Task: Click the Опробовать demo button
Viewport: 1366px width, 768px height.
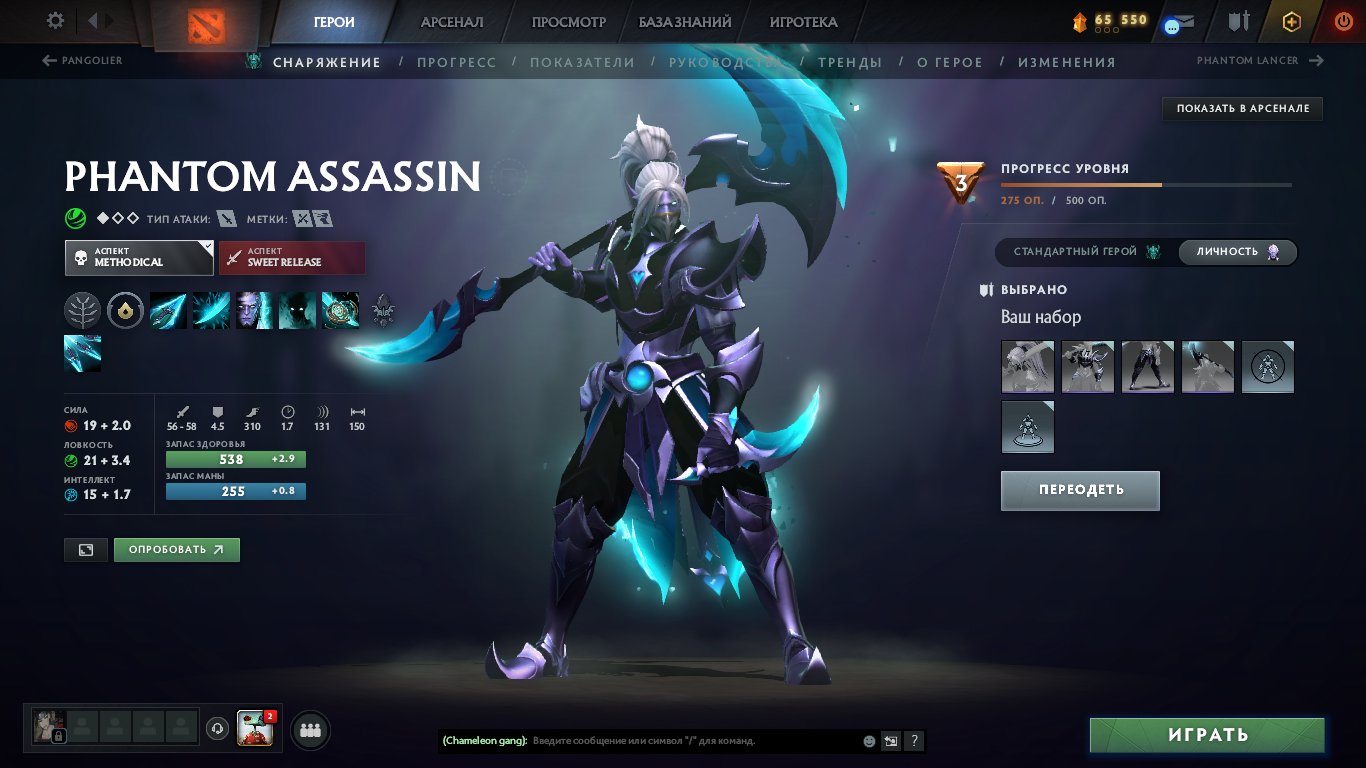Action: coord(177,549)
